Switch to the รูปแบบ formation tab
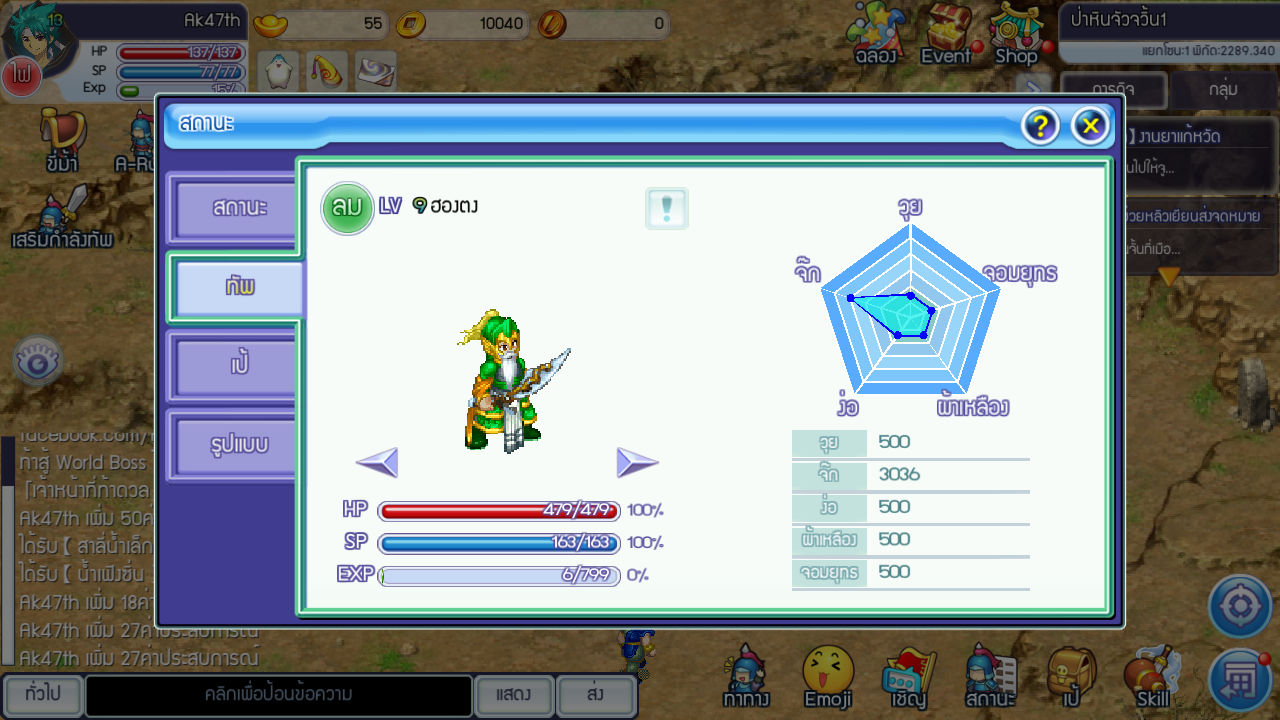 click(x=238, y=443)
